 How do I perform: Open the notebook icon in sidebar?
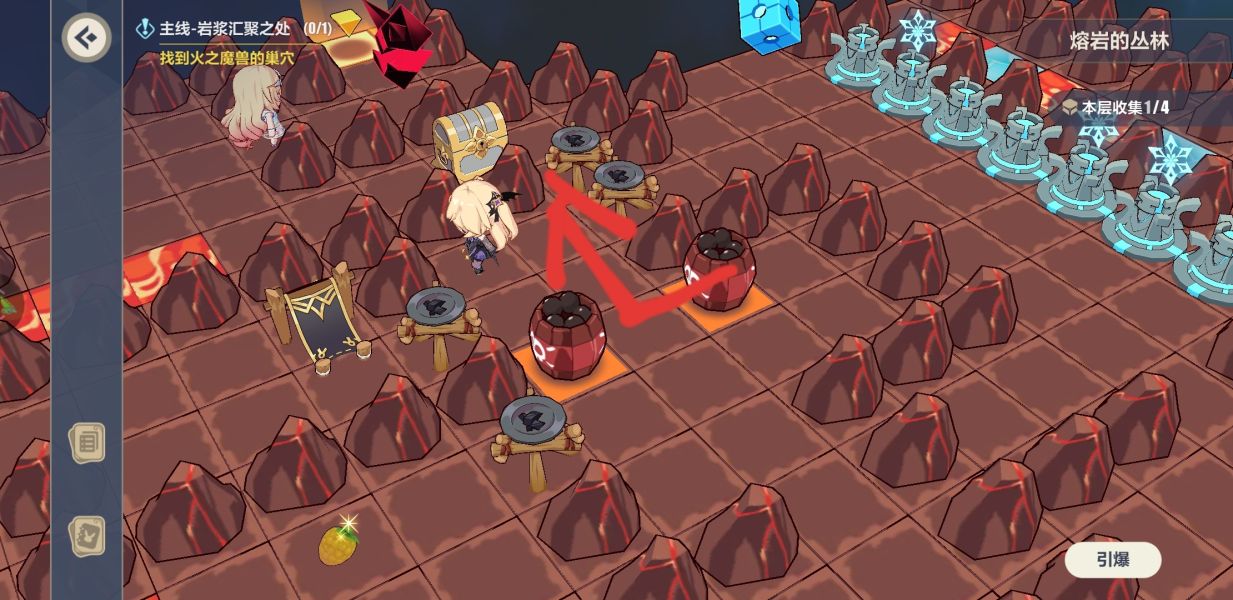pyautogui.click(x=87, y=536)
